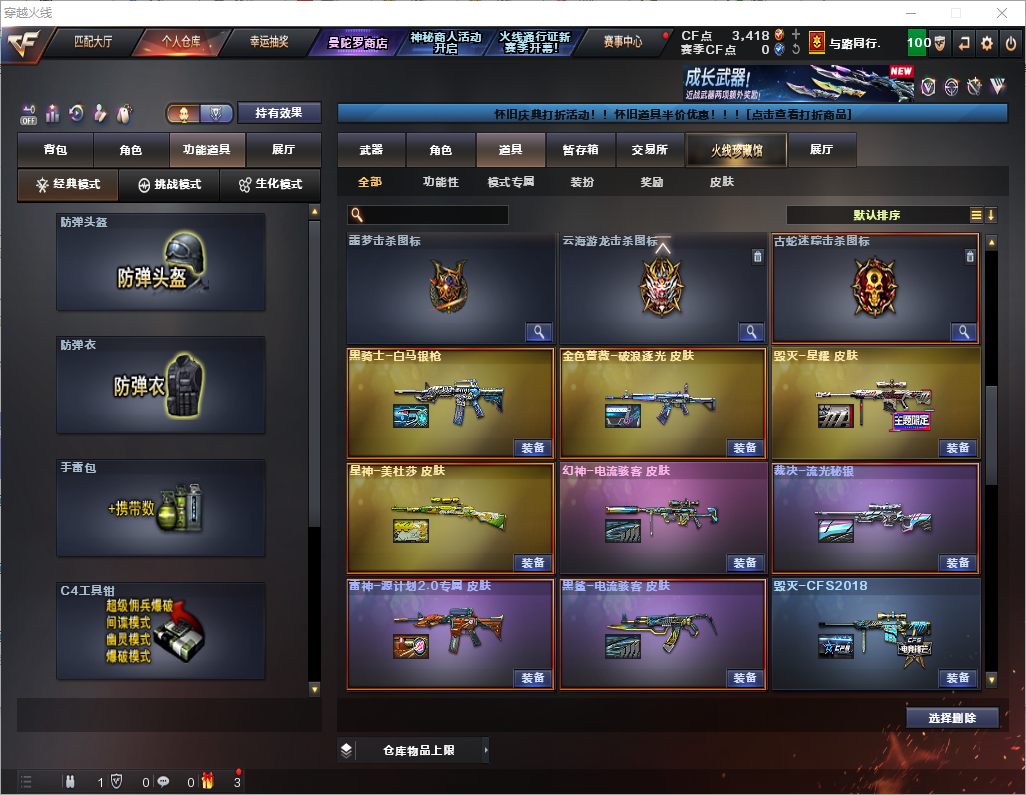Click the 选择删除 button

952,718
